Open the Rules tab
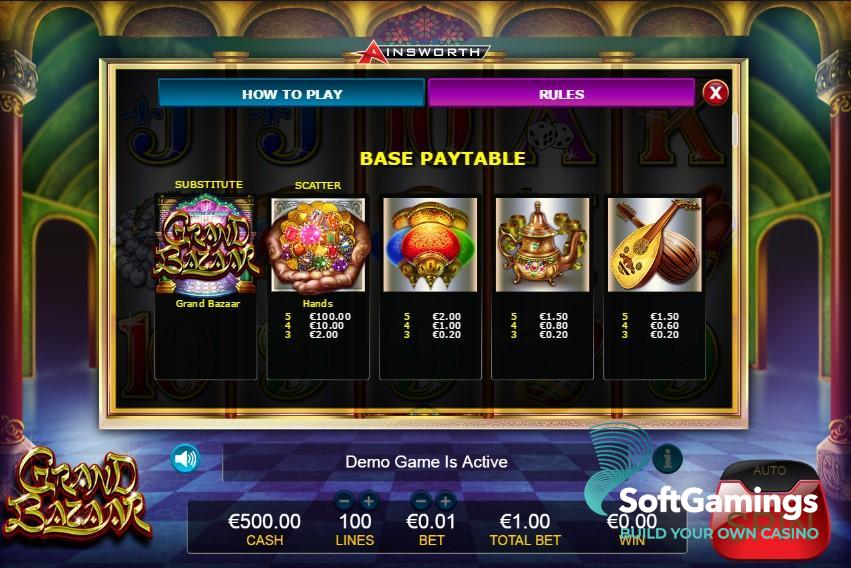 point(561,94)
